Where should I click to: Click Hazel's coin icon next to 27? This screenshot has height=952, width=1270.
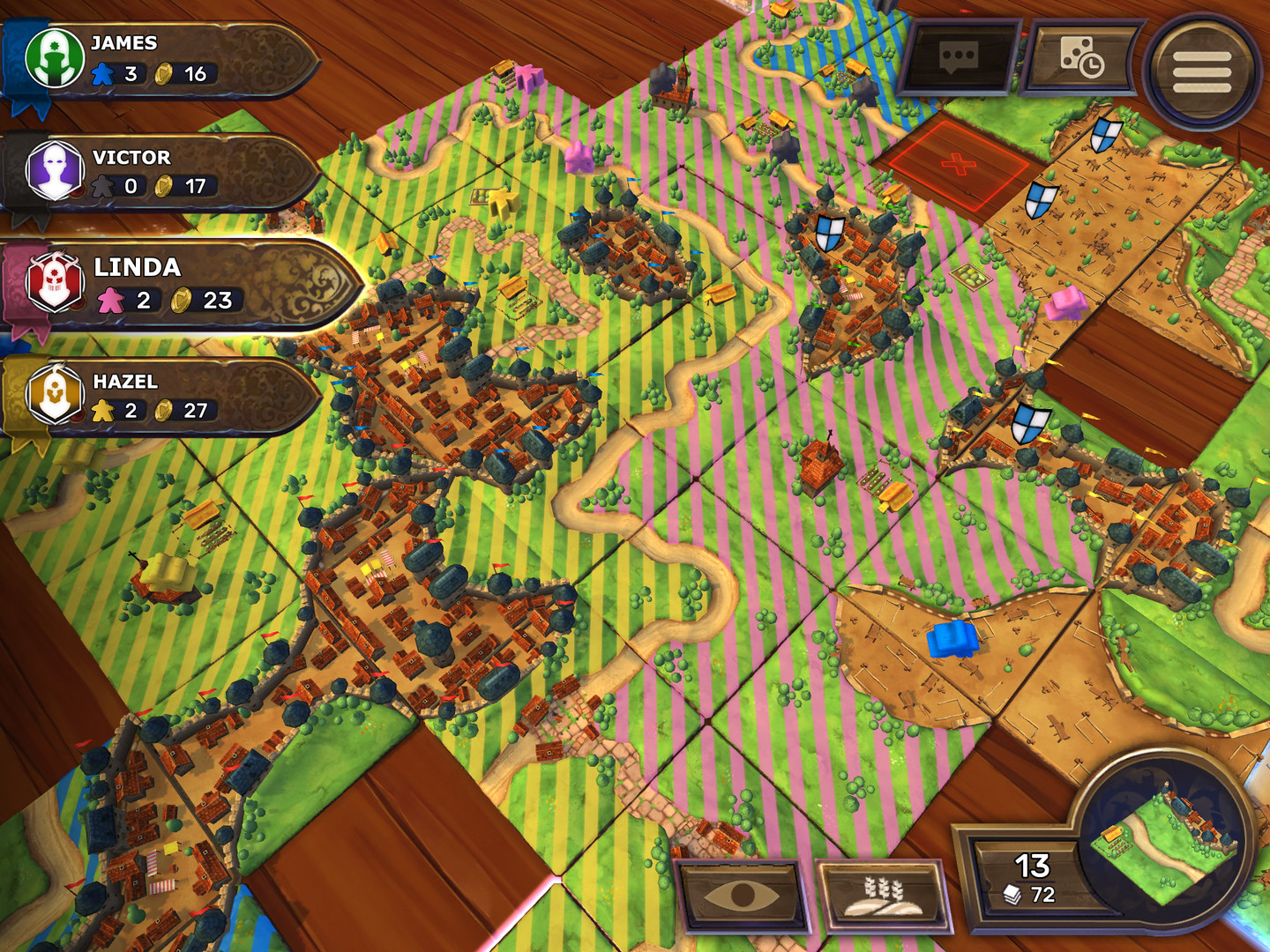162,409
